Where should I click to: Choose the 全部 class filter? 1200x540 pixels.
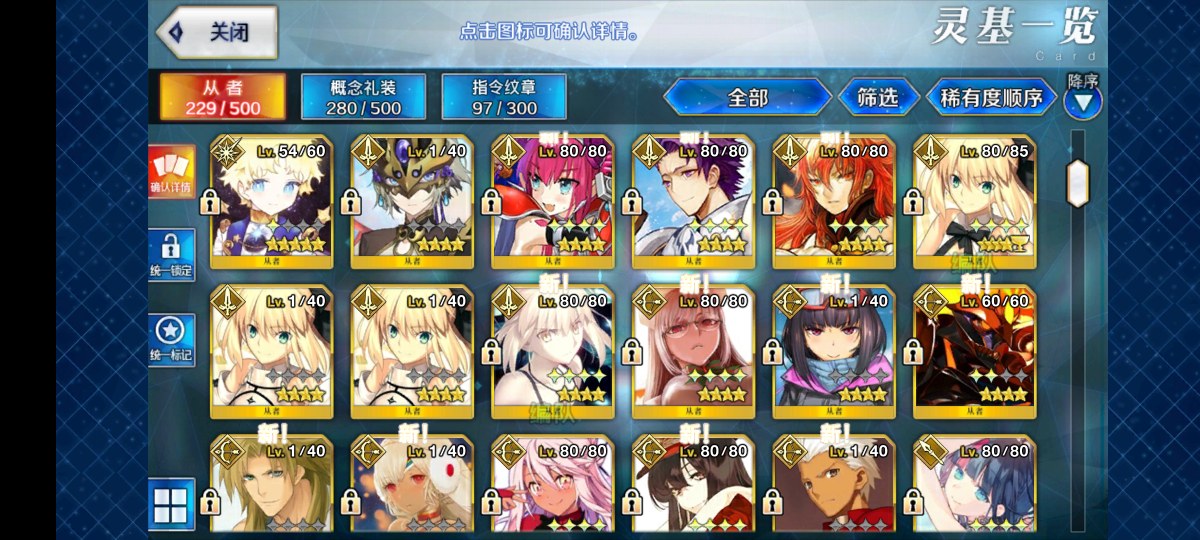tap(747, 97)
